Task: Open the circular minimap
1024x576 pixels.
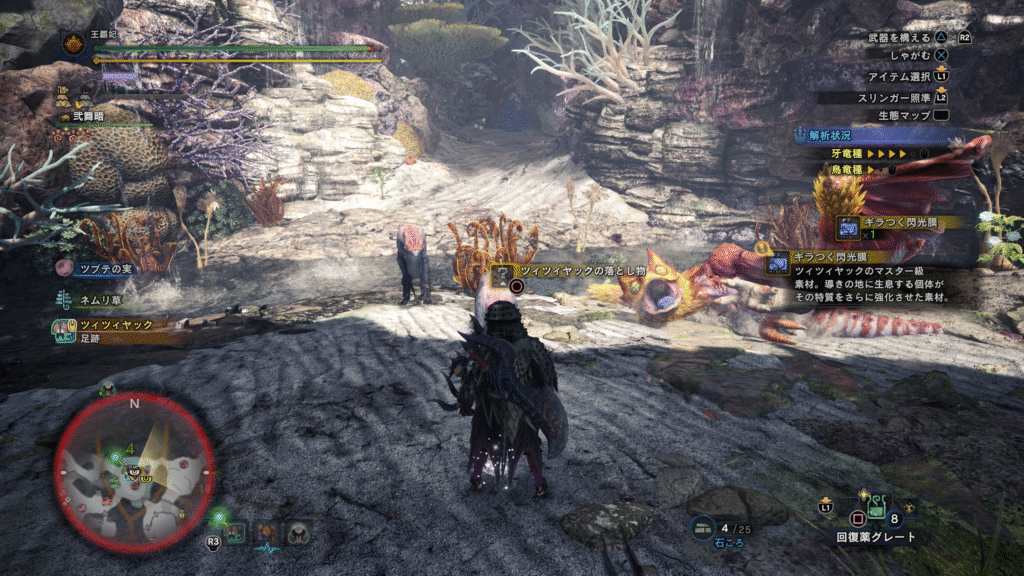Action: pos(134,472)
